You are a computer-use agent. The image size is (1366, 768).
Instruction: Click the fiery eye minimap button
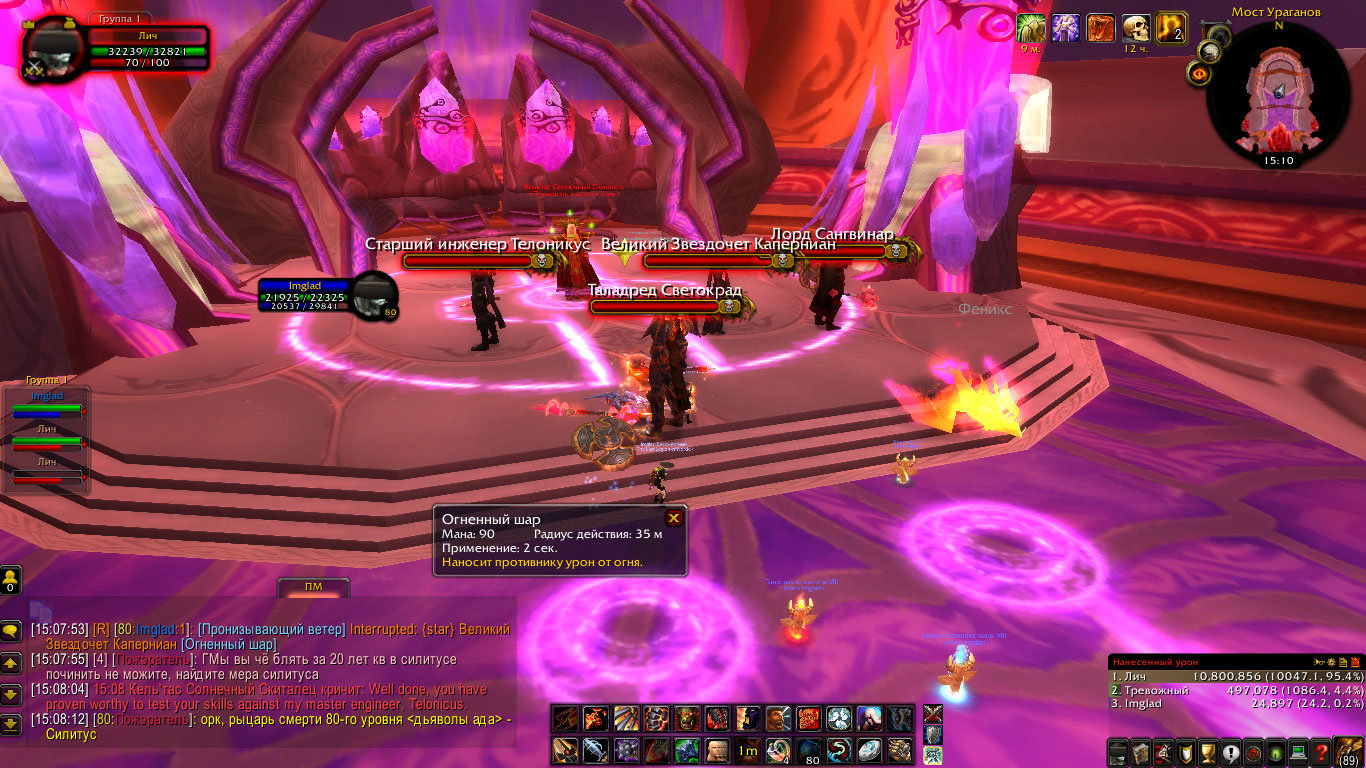point(1200,73)
